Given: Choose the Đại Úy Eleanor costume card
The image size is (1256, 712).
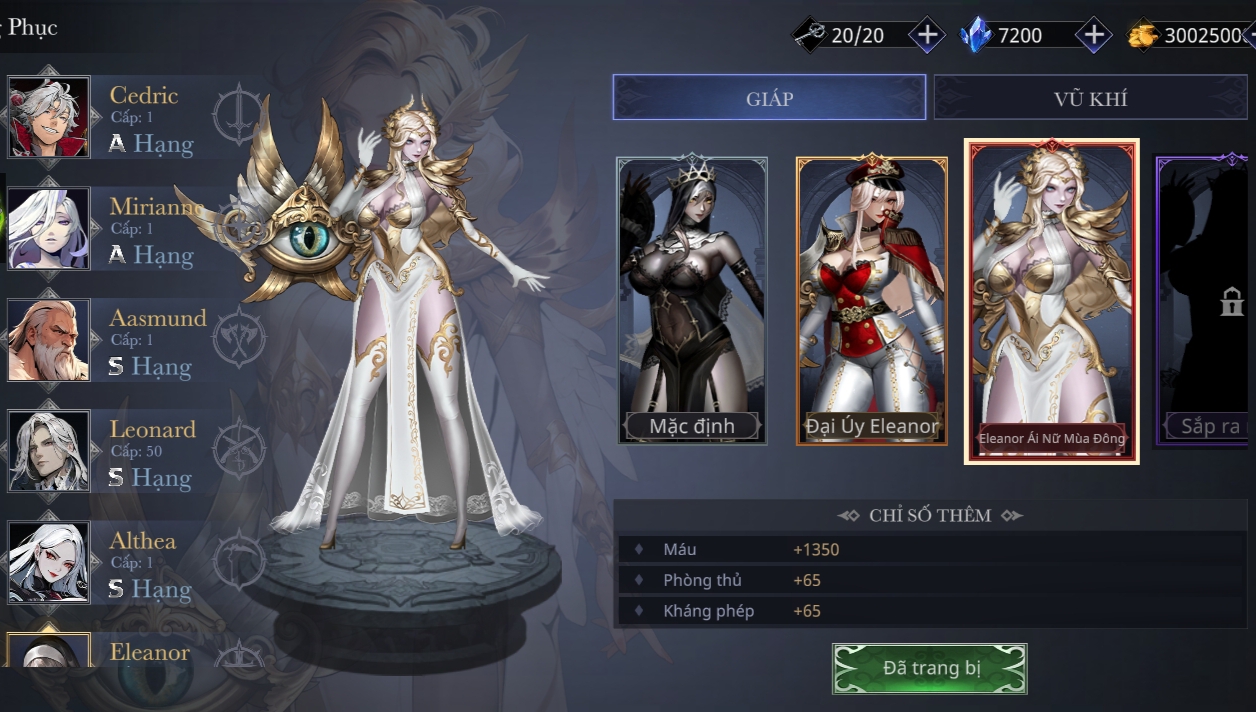Looking at the screenshot, I should pos(871,300).
